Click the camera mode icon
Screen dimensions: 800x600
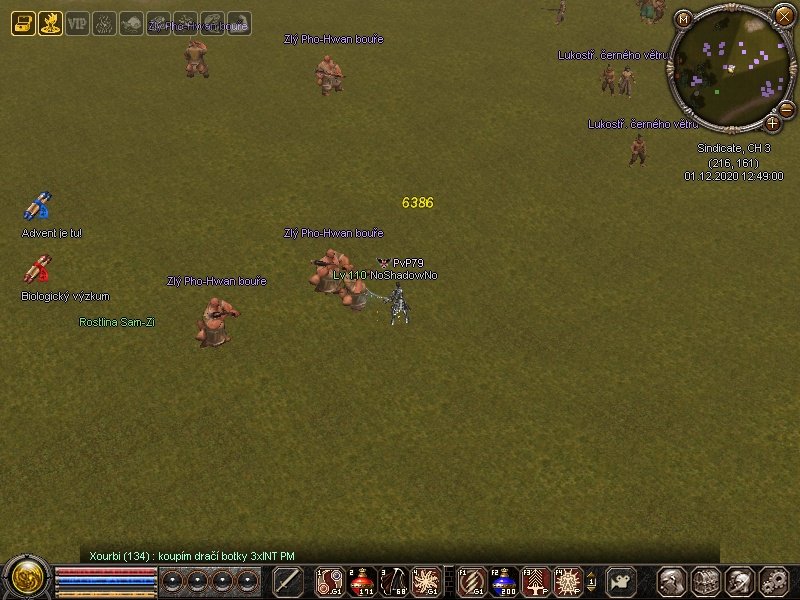click(621, 581)
